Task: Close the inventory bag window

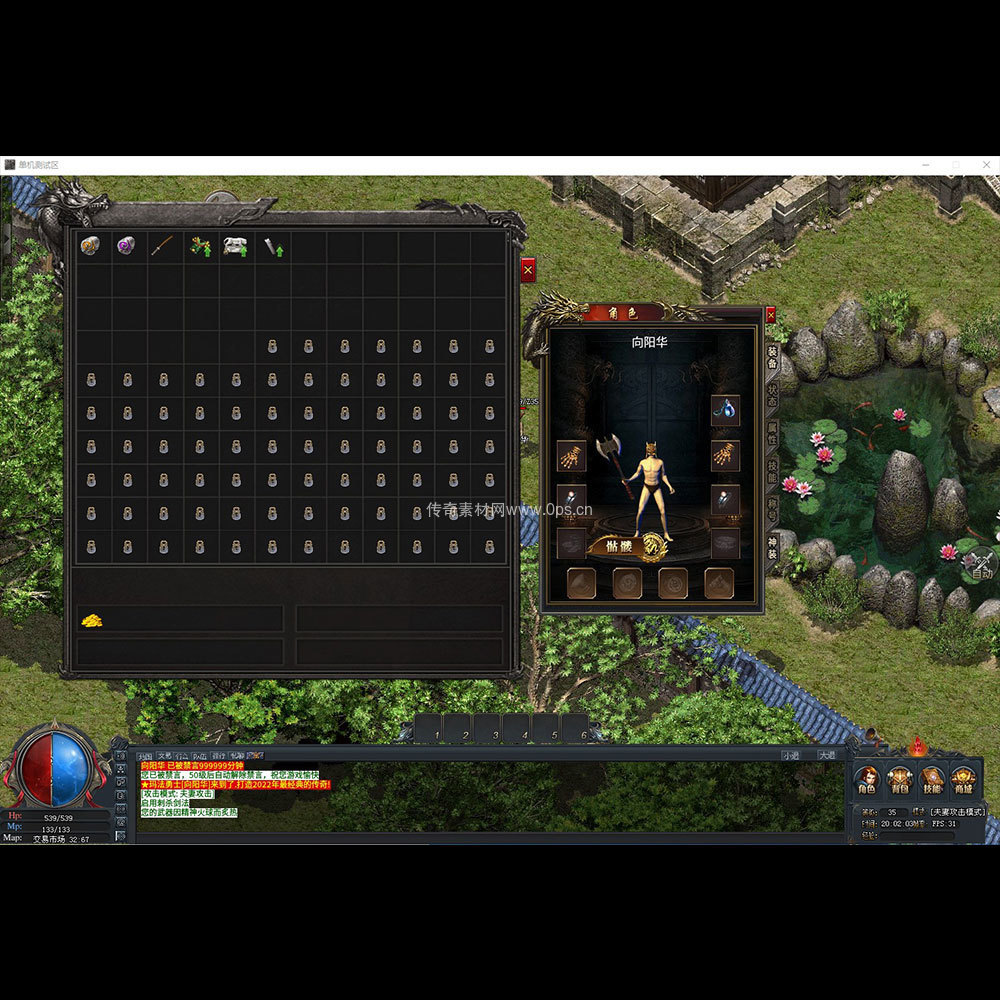Action: coord(528,269)
